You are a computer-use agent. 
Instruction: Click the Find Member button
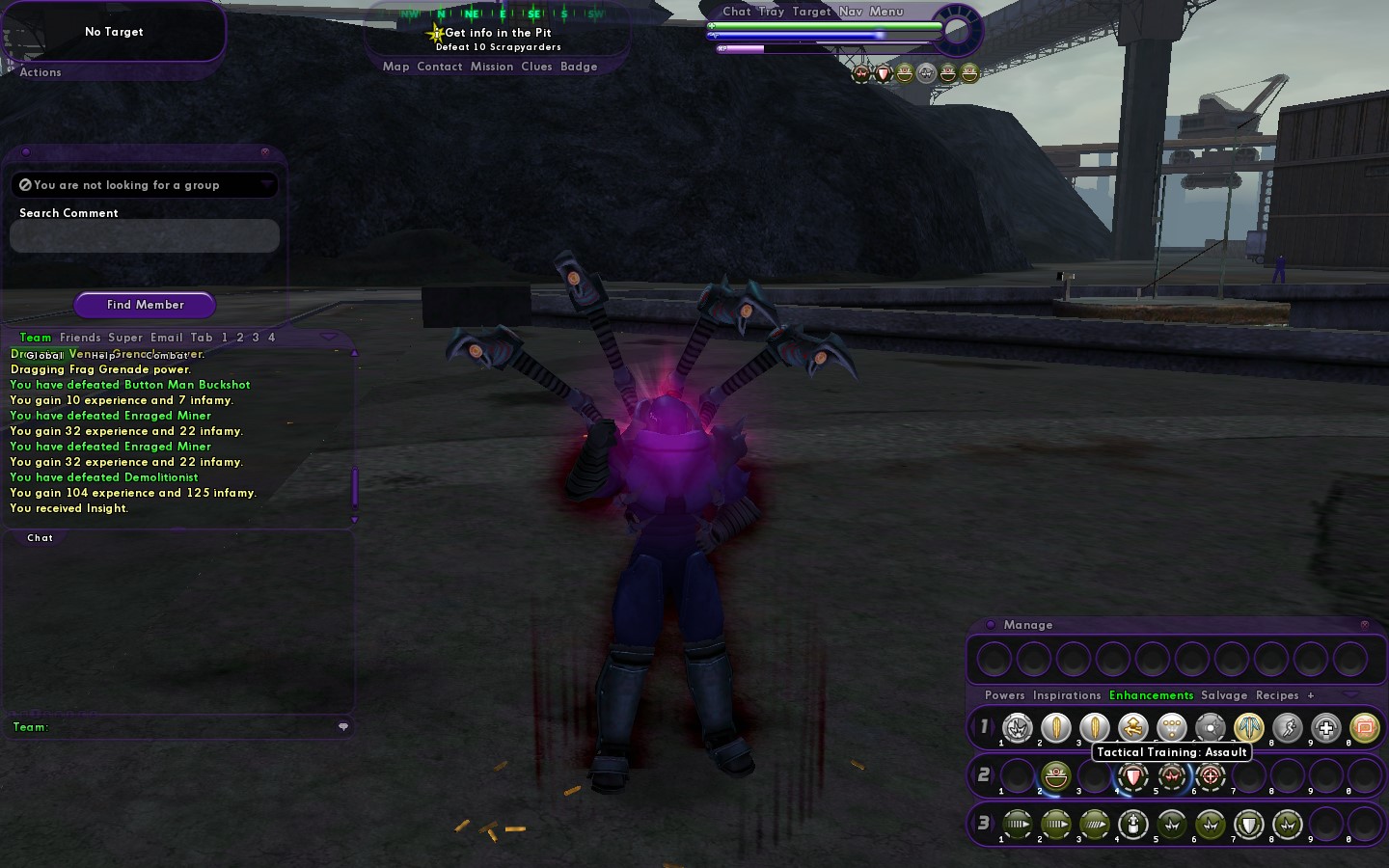pyautogui.click(x=145, y=305)
